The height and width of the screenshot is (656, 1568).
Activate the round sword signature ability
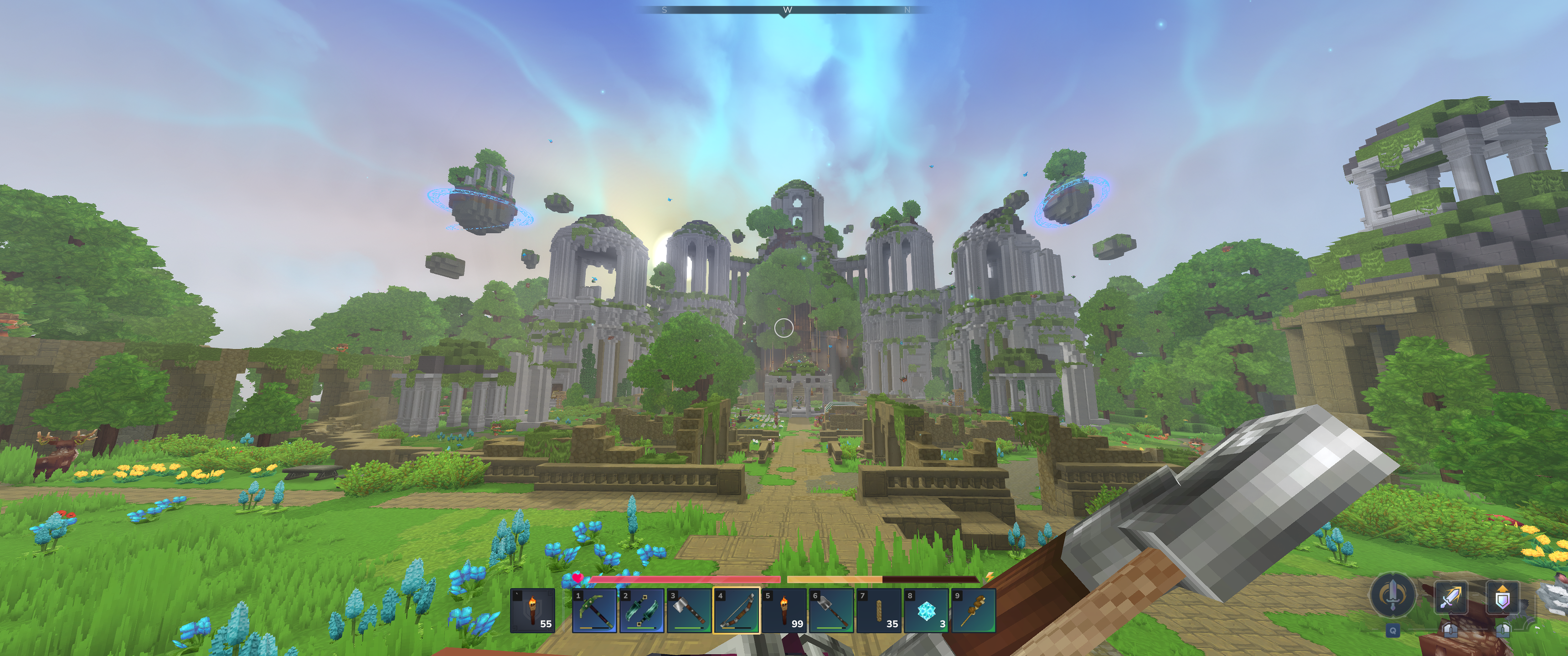(1392, 594)
